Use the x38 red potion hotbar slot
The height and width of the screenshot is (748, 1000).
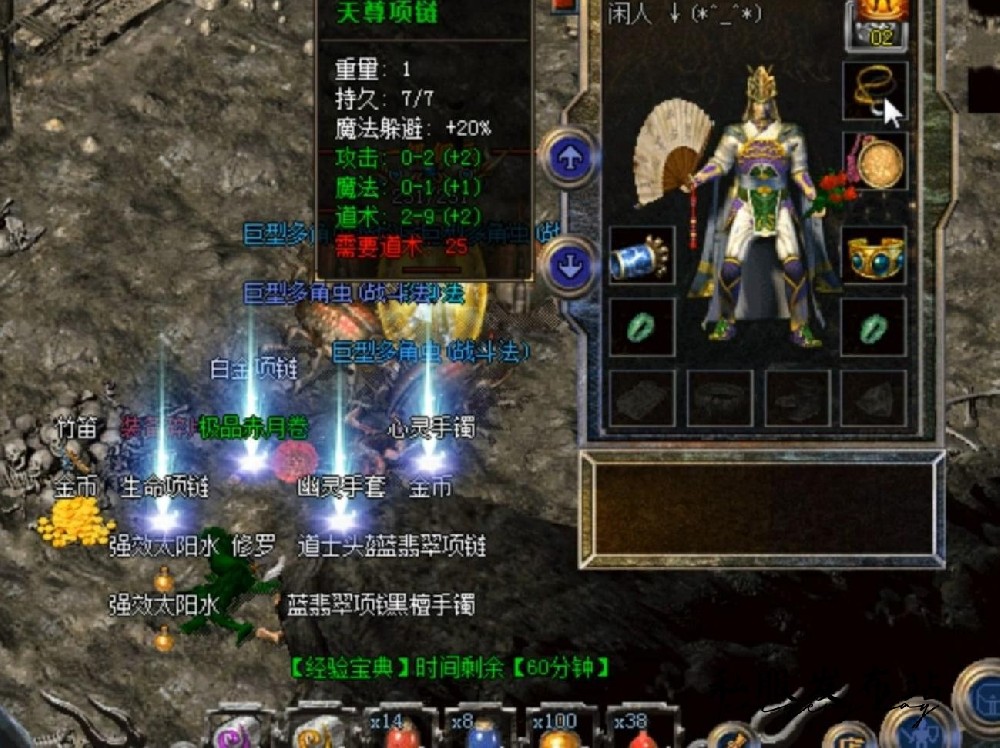(x=640, y=735)
